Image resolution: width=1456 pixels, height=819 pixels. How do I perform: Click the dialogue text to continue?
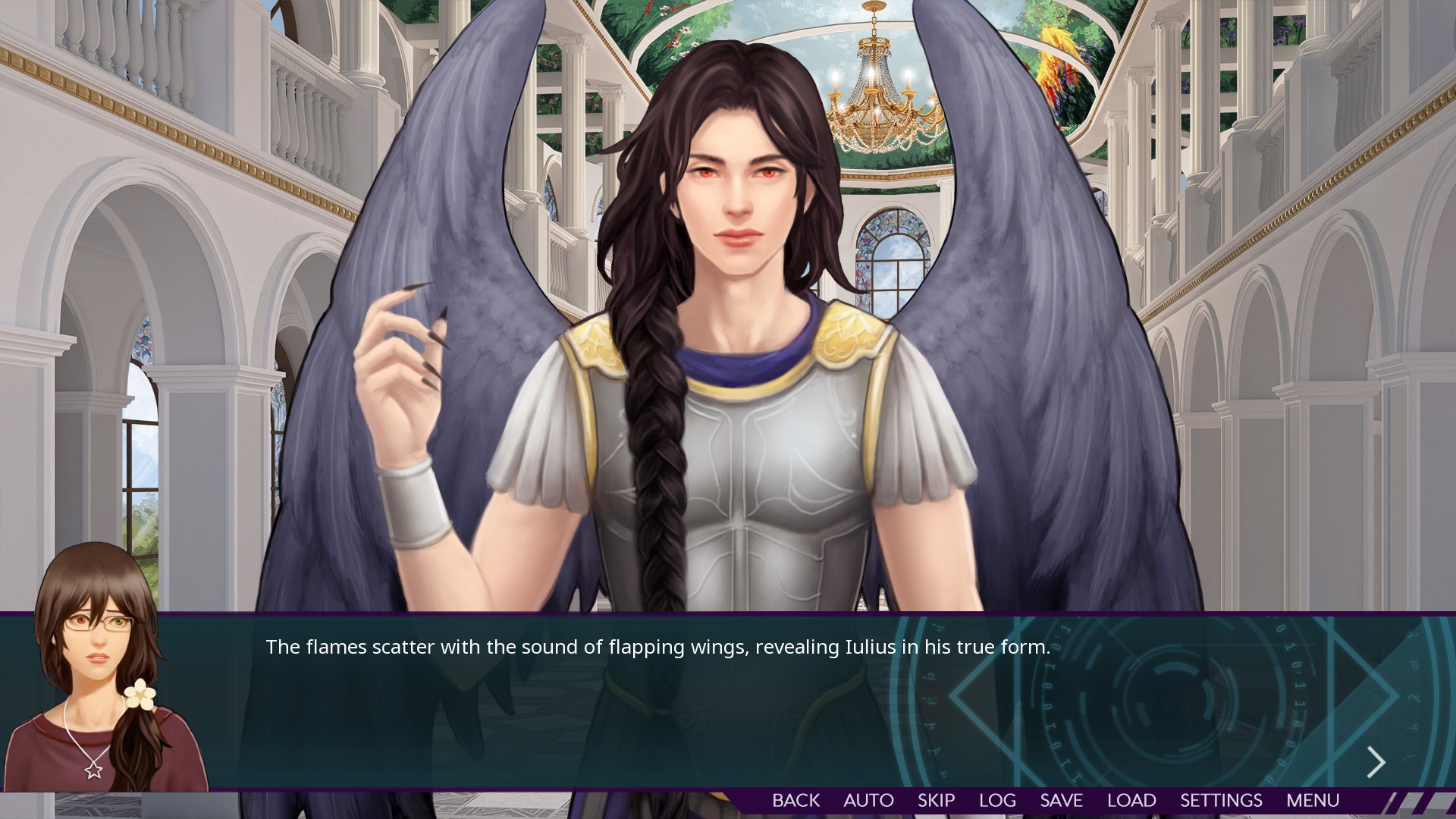point(657,648)
